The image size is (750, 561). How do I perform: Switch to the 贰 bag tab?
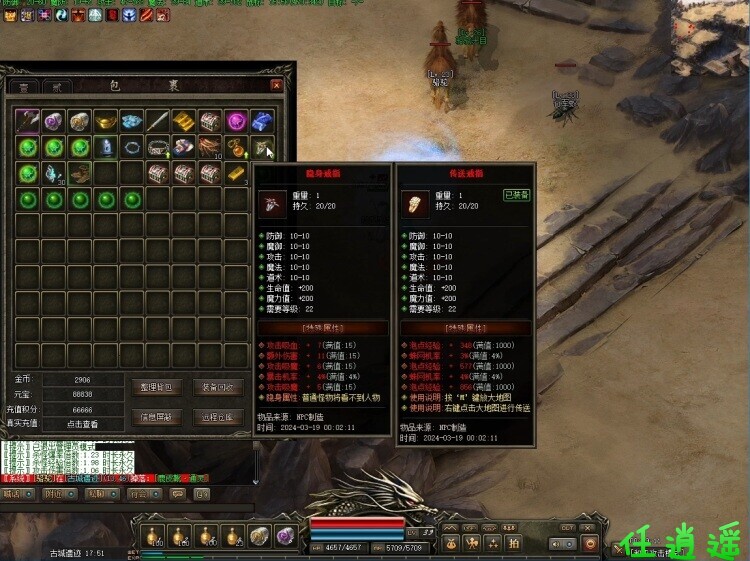[56, 88]
